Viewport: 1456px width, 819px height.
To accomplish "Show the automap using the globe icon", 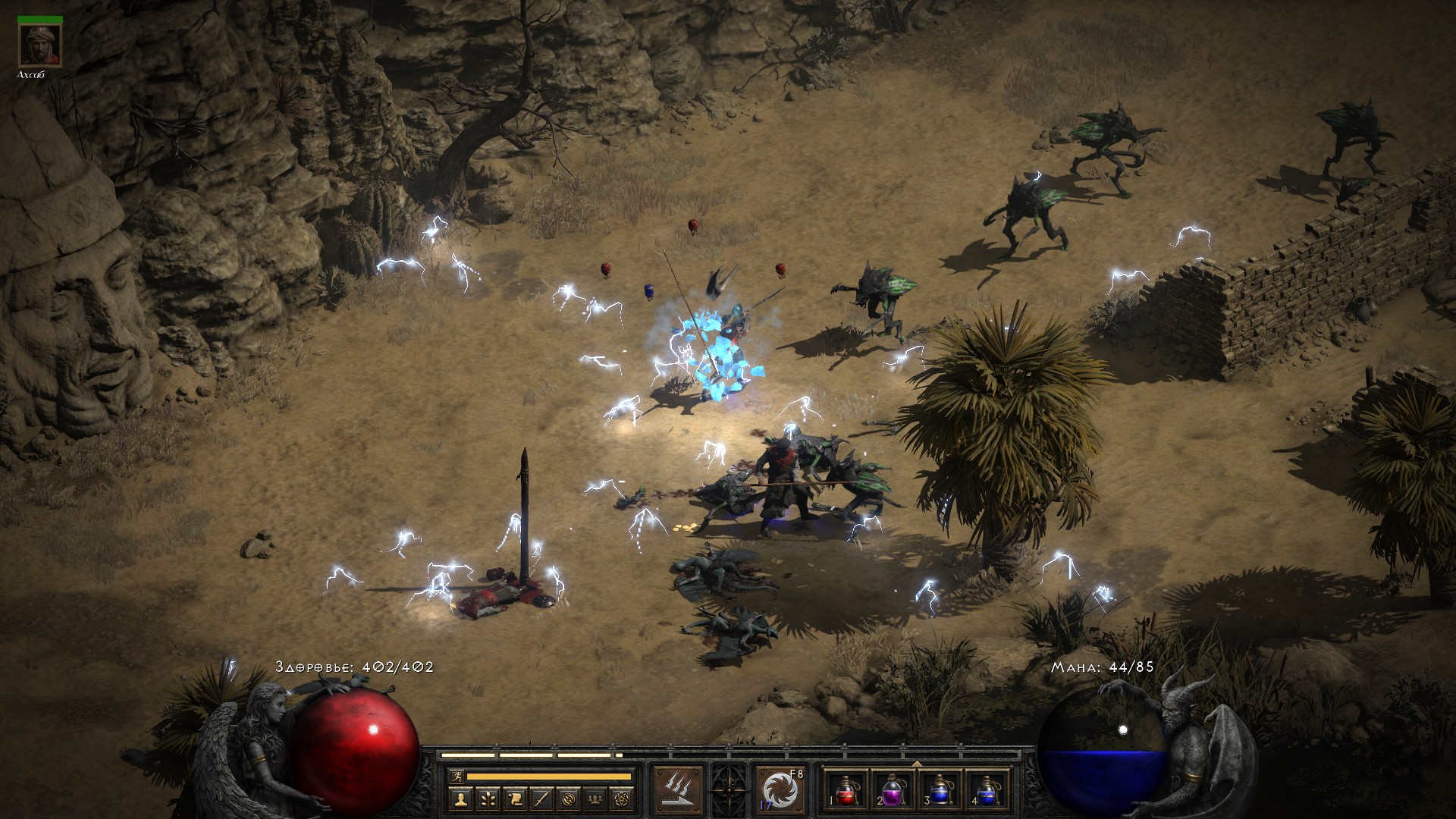I will 568,798.
